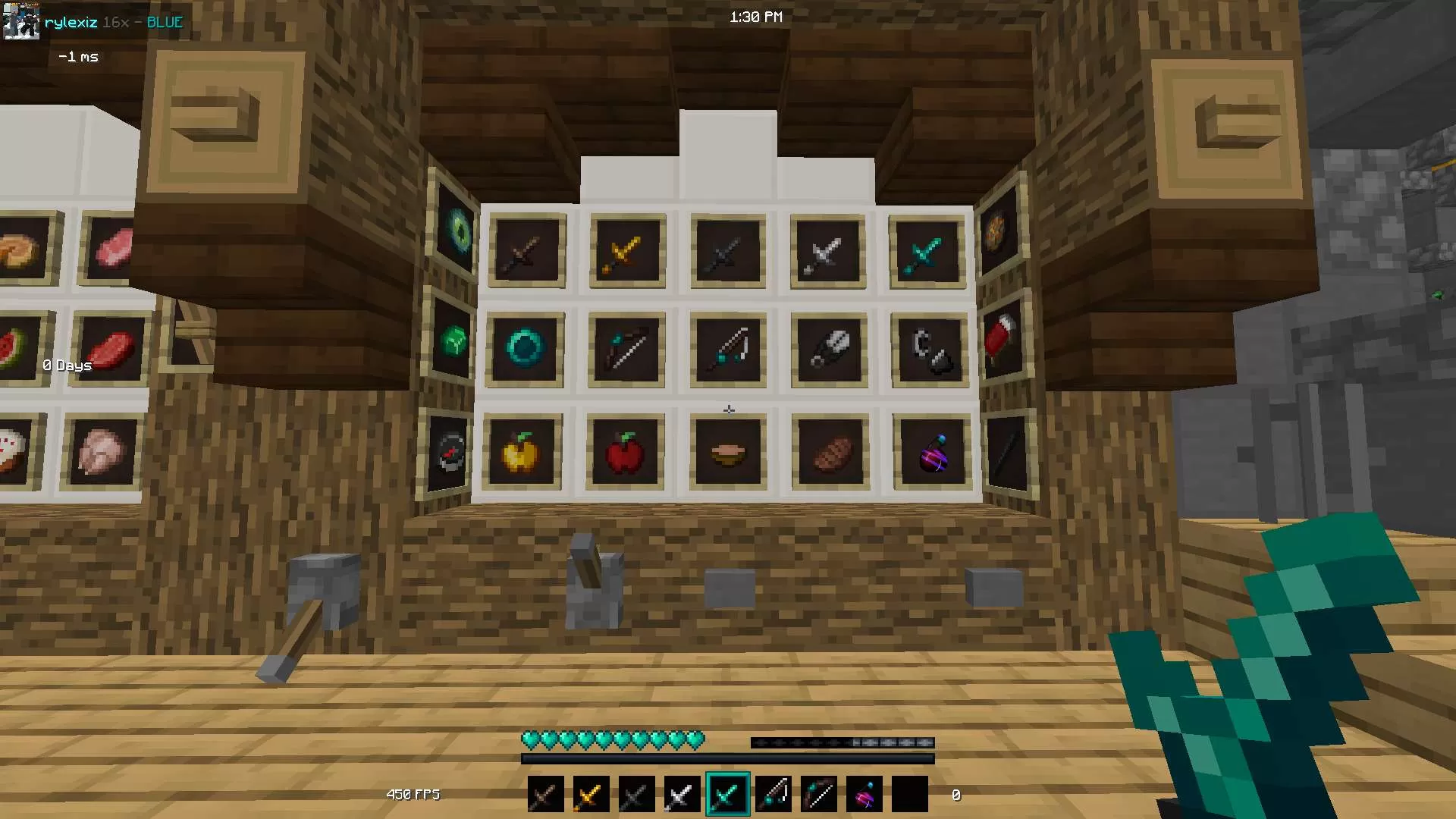Click the flint and steel item frame
This screenshot has height=819, width=1456.
tap(928, 350)
